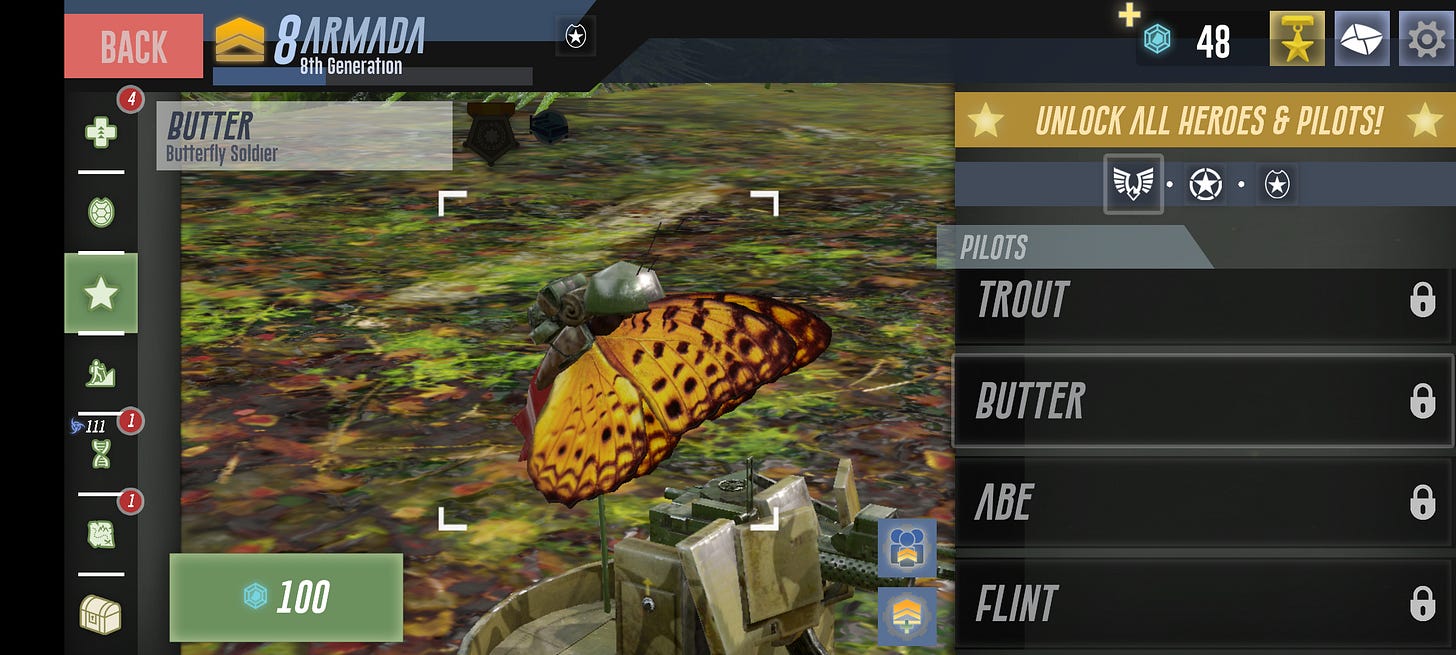The height and width of the screenshot is (655, 1456).
Task: Switch to the winged emblem pilots tab
Action: tap(1133, 184)
